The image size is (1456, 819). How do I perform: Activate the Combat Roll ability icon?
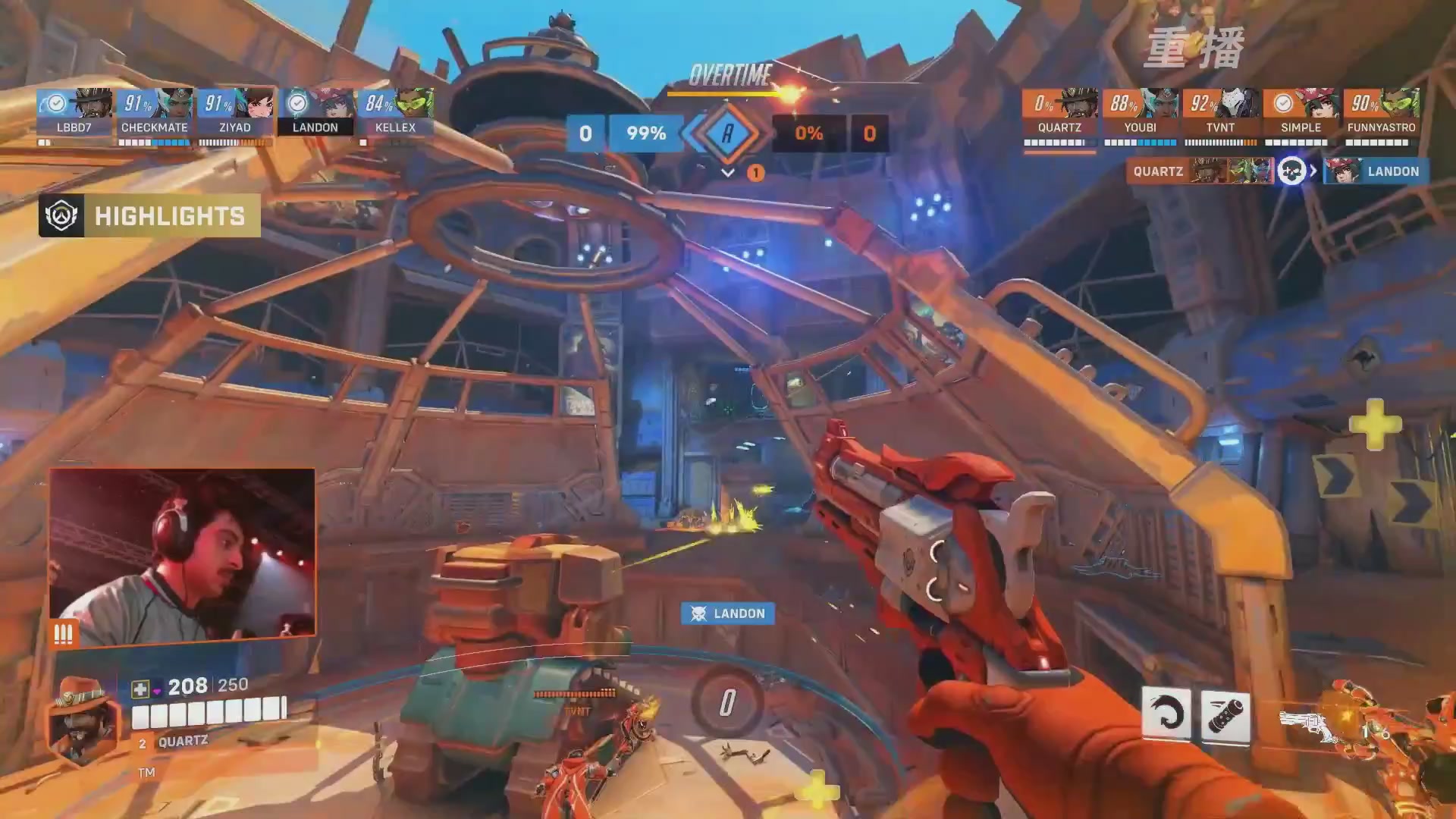point(1166,714)
